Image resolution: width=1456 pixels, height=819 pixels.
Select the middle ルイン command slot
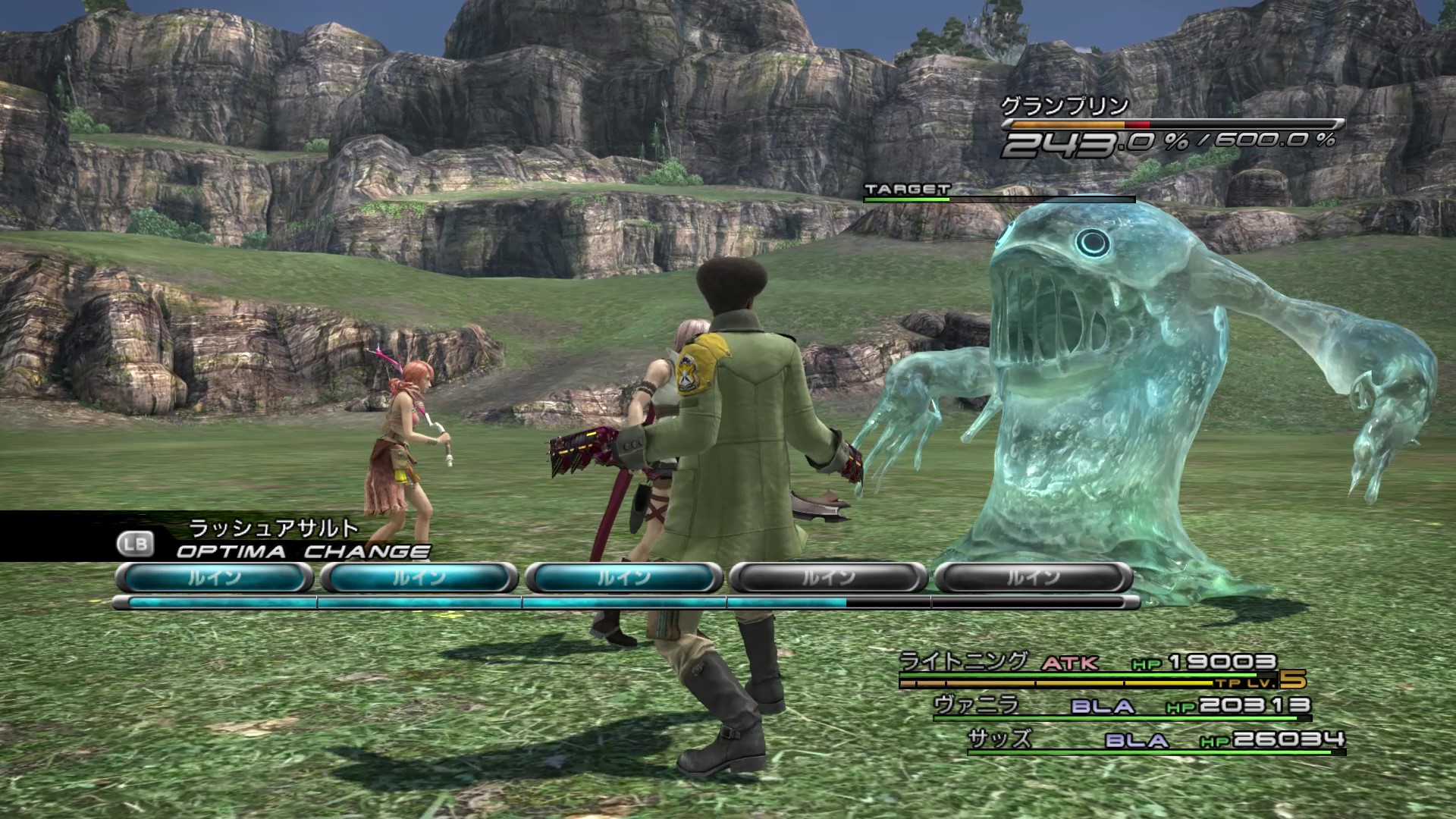pos(623,577)
